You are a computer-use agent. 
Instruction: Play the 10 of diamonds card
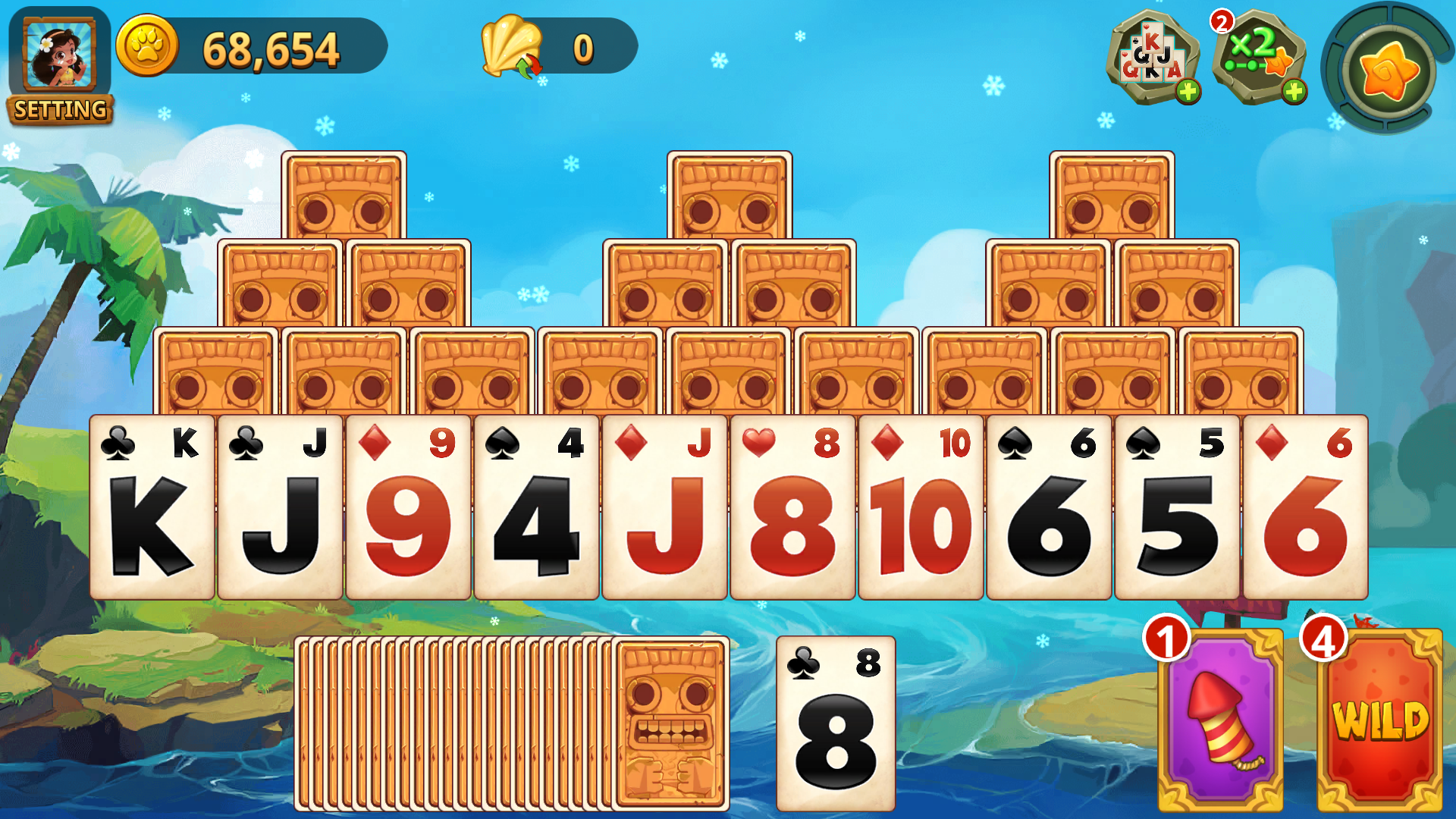click(x=920, y=508)
